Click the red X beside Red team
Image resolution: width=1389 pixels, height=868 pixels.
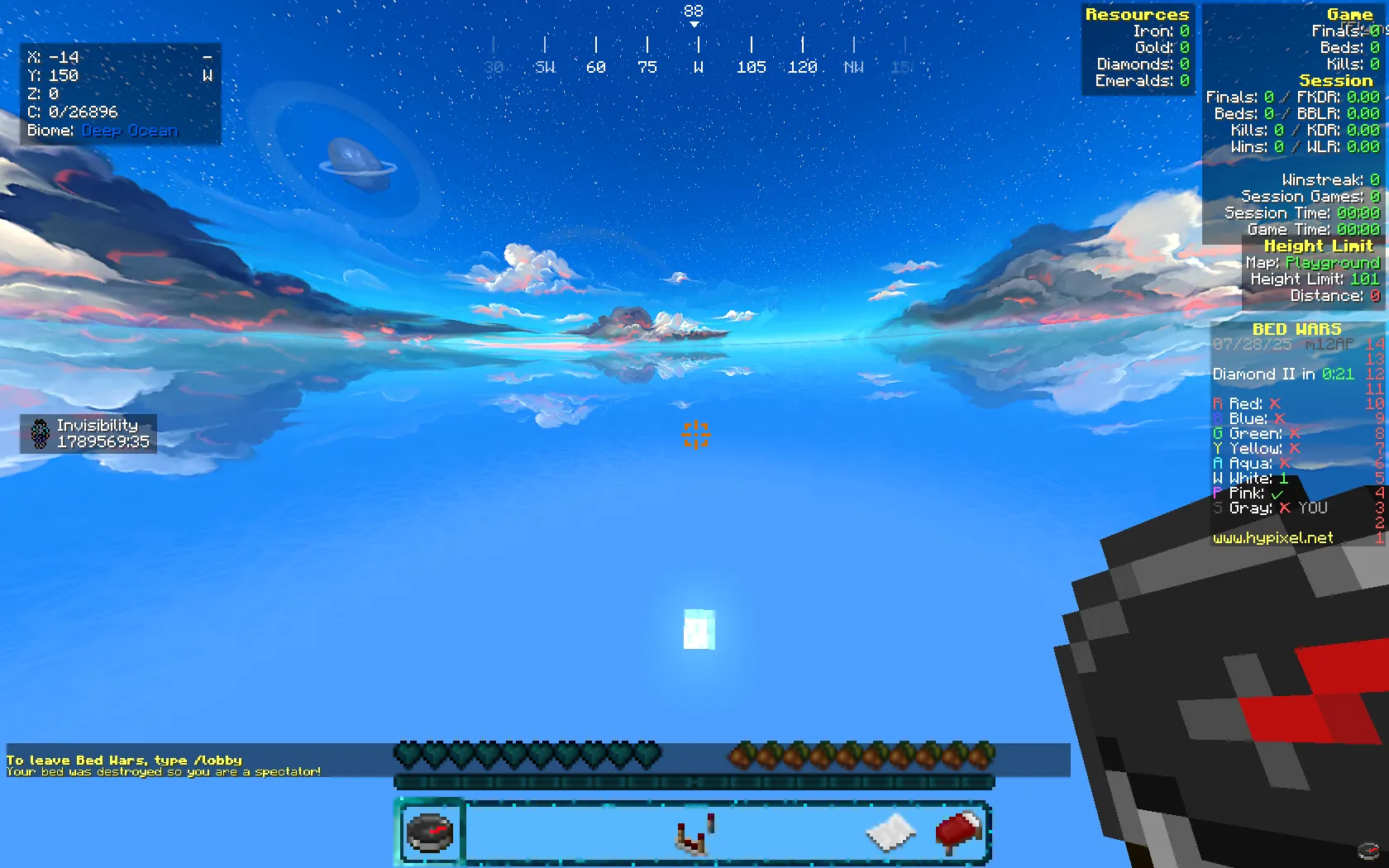click(x=1274, y=403)
